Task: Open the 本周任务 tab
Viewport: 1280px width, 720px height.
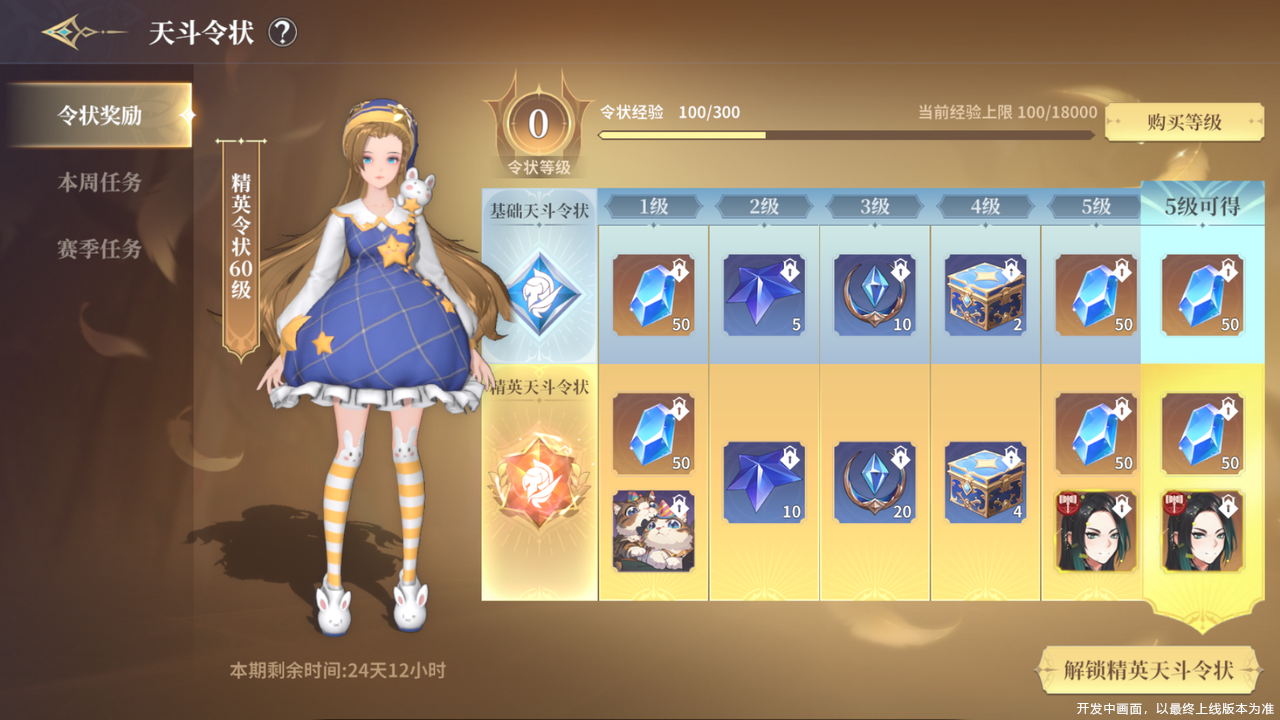Action: (x=99, y=182)
